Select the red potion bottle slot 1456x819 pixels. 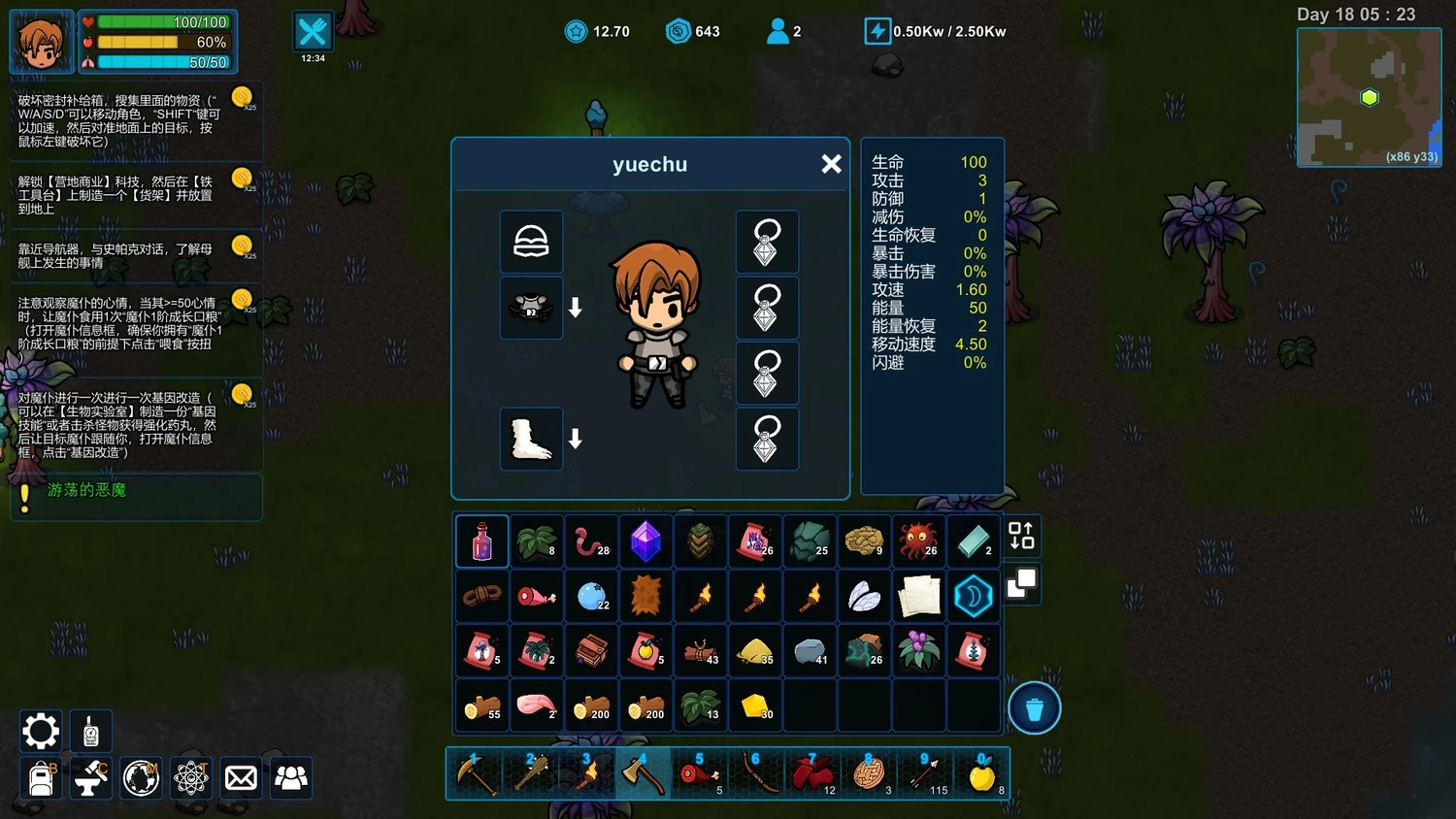tap(482, 541)
